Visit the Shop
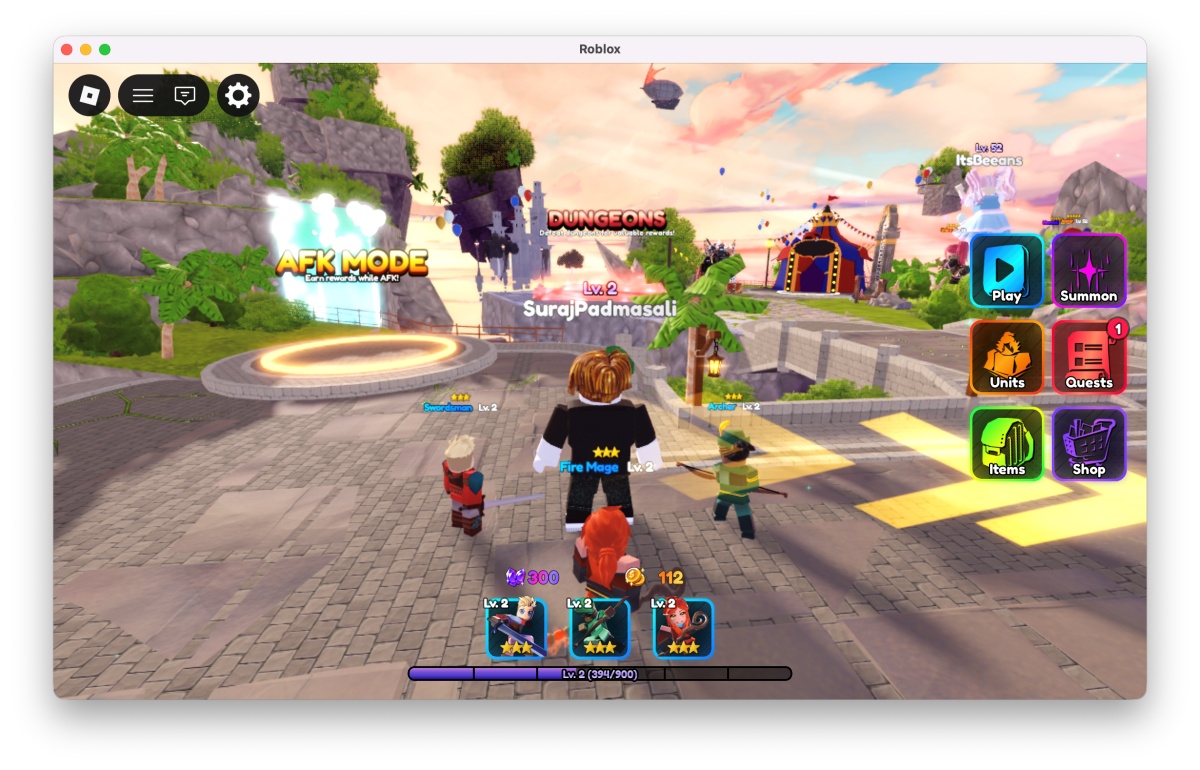The height and width of the screenshot is (770, 1200). pos(1089,444)
